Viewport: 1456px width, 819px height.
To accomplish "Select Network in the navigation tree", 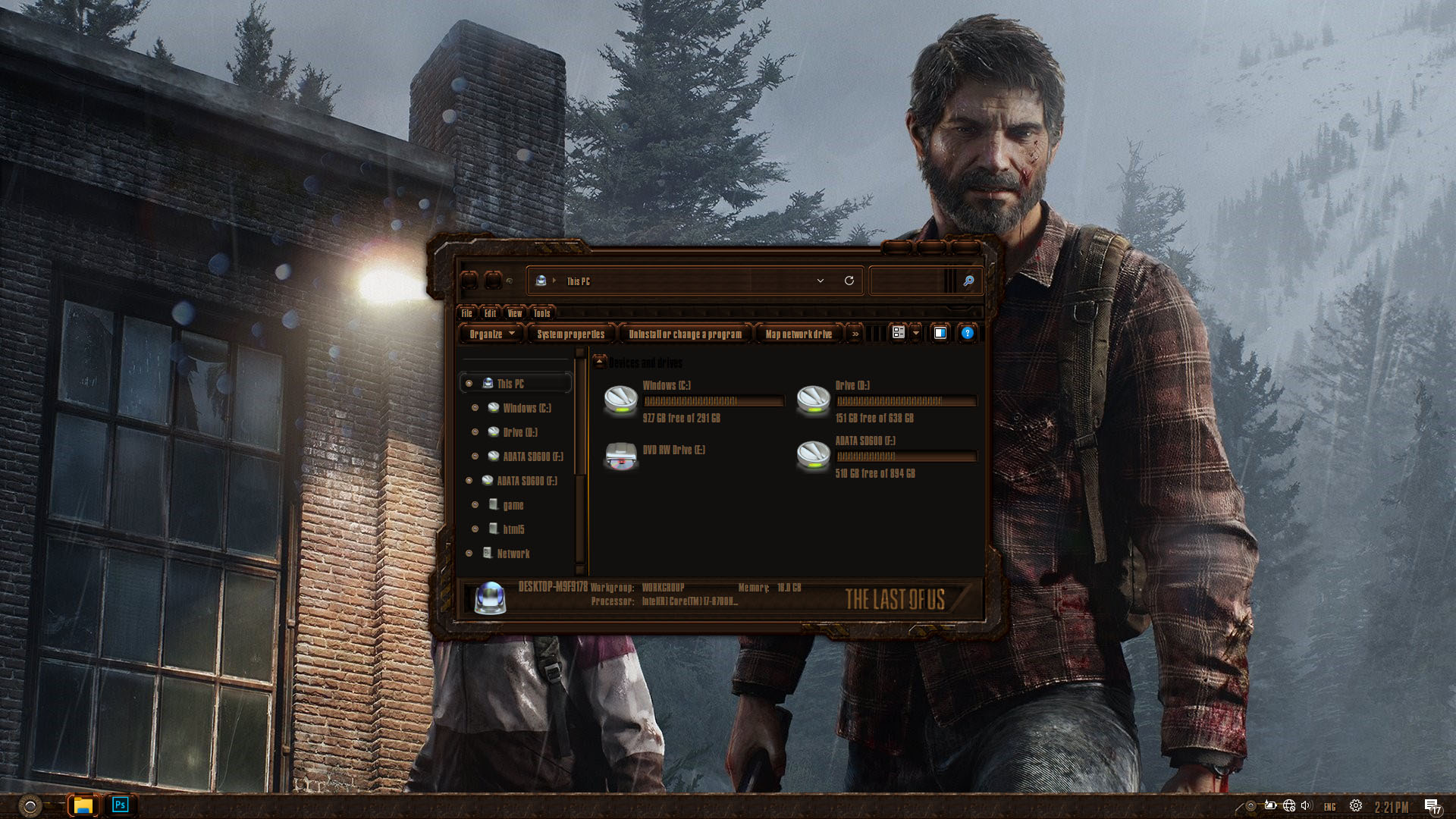I will point(513,554).
